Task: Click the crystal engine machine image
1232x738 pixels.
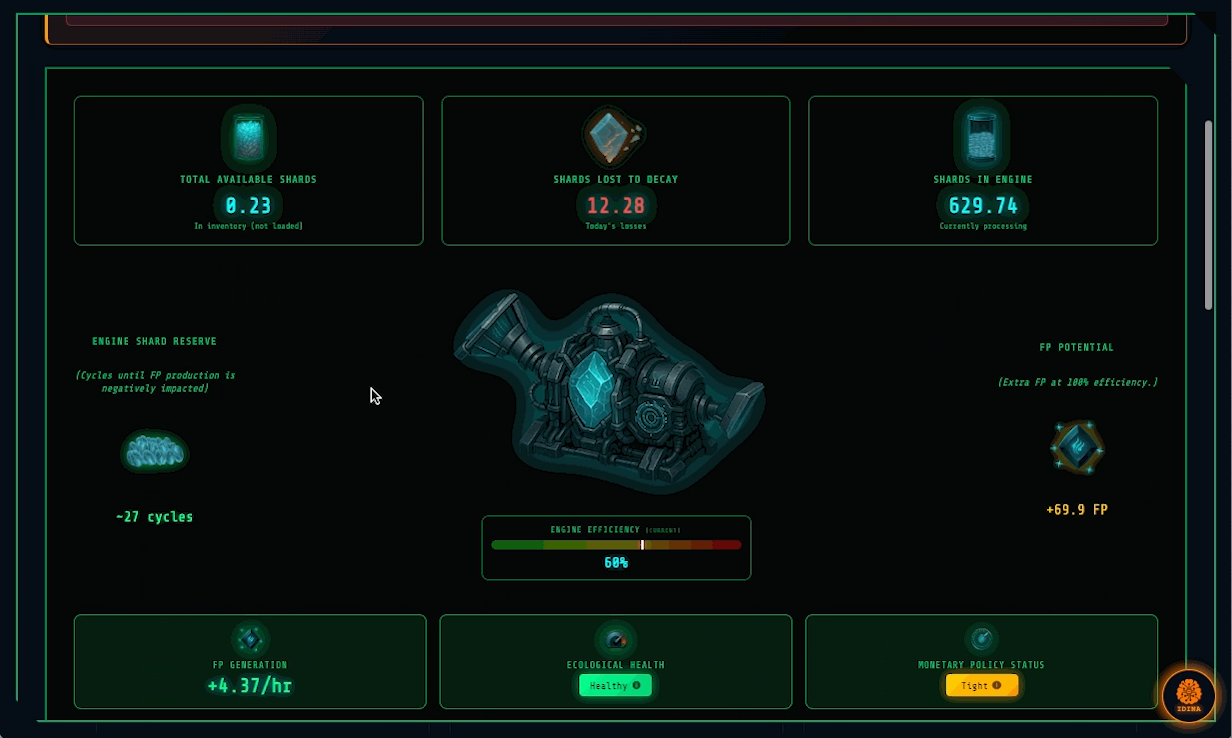Action: pos(608,390)
